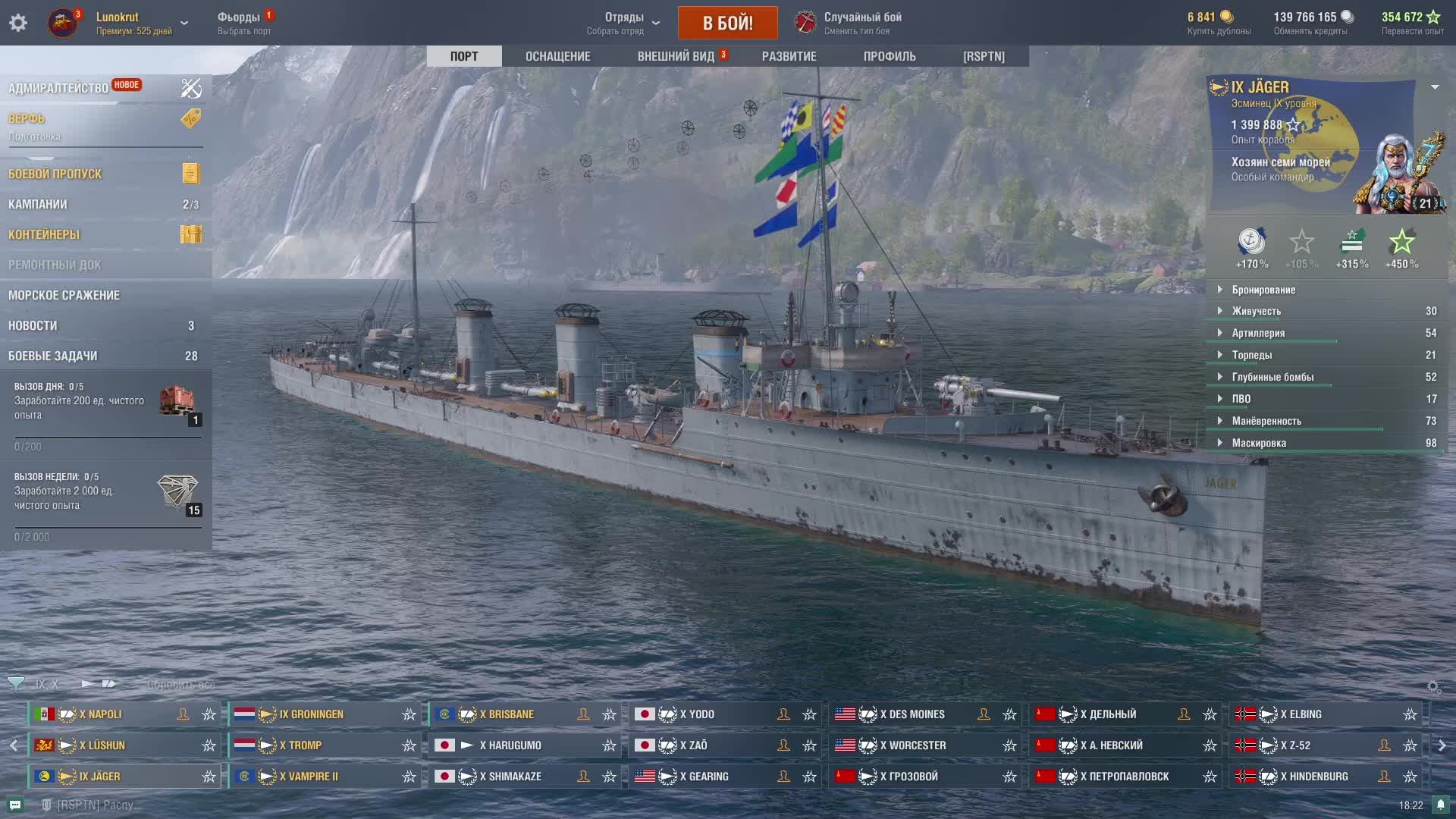
Task: Open the ВНЕШНИЙ ВИД tab
Action: (x=676, y=56)
